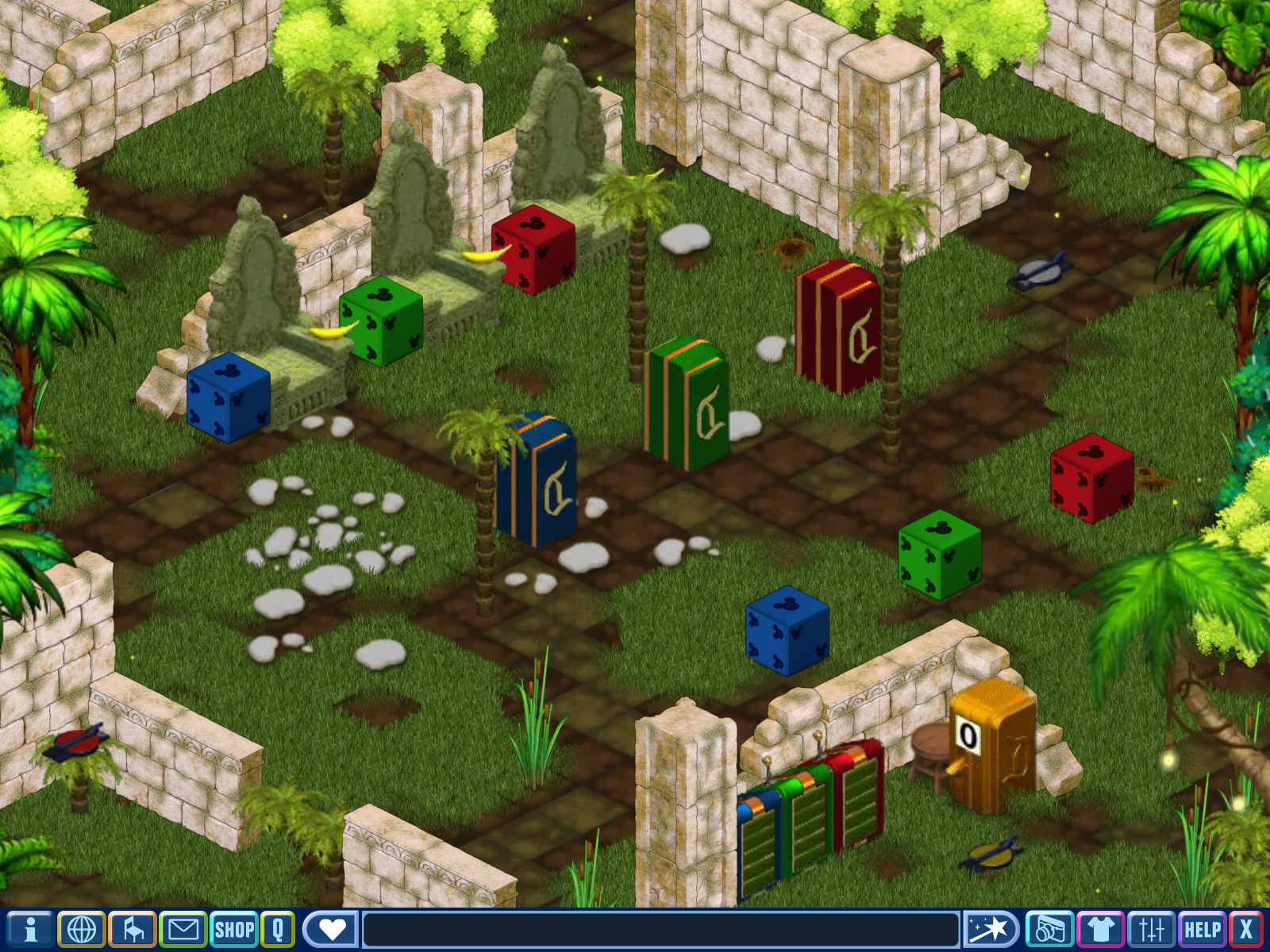Open the world map globe icon
The image size is (1270, 952).
[81, 929]
